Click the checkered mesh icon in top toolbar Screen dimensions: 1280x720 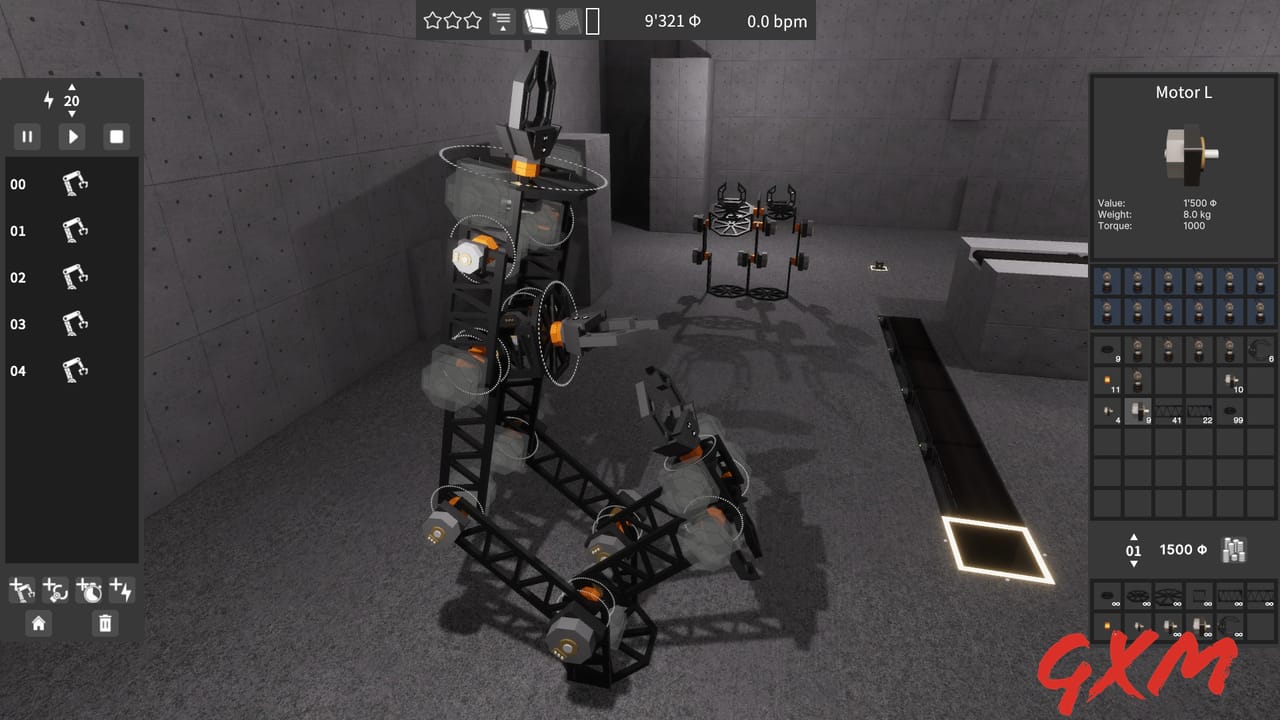pyautogui.click(x=566, y=20)
